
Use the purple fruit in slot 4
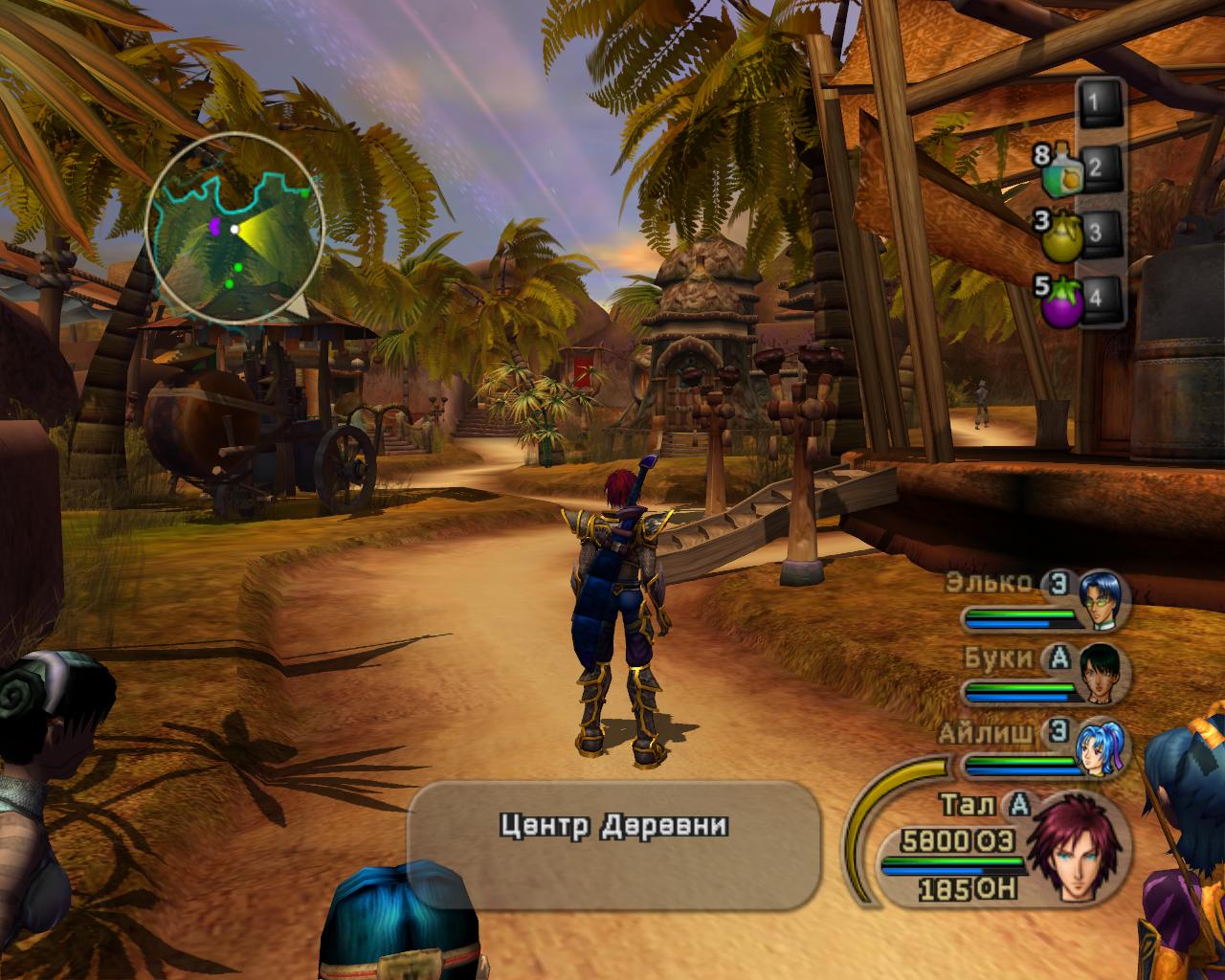(x=1061, y=299)
